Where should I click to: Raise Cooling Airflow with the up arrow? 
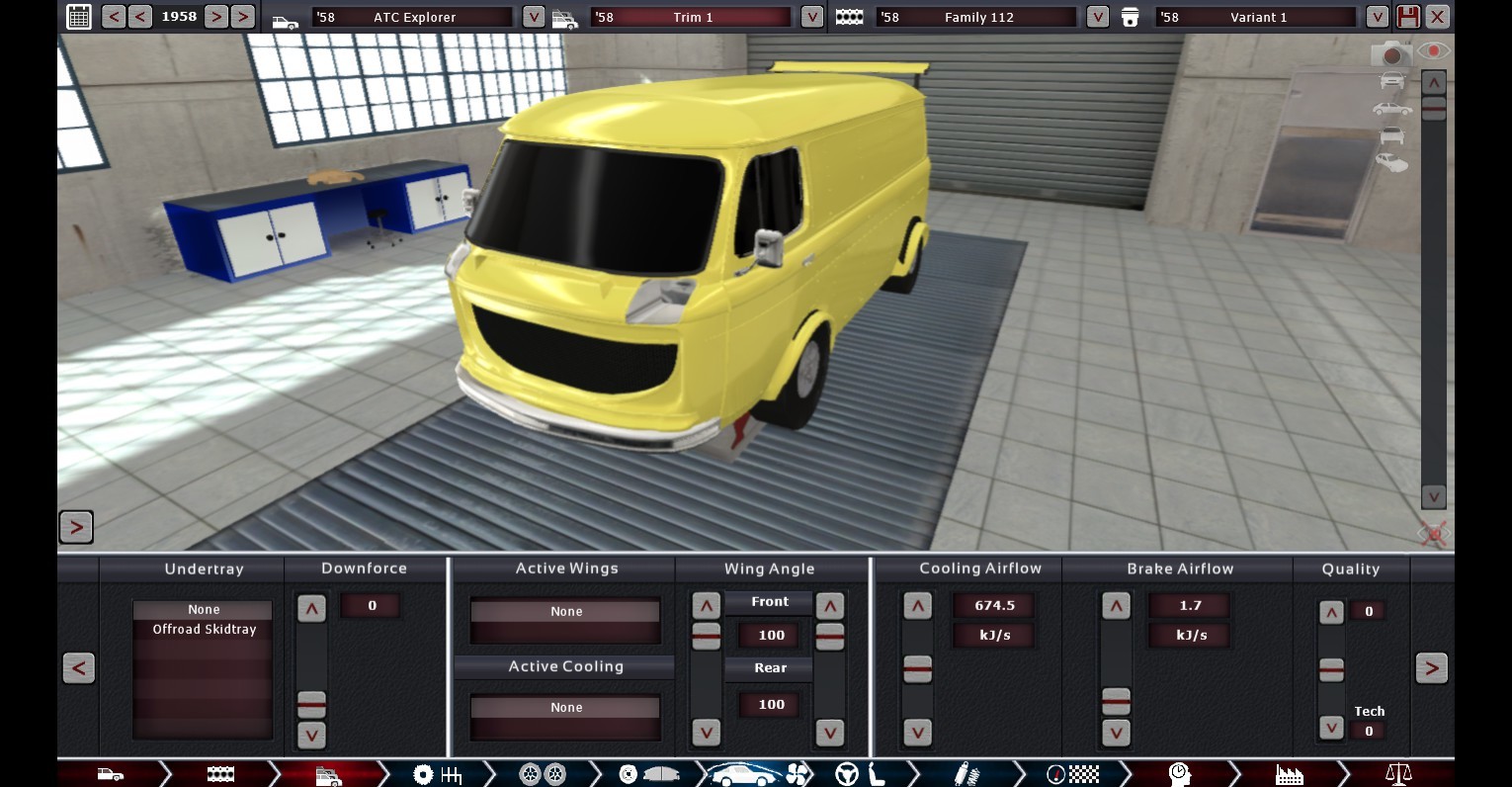click(x=917, y=606)
